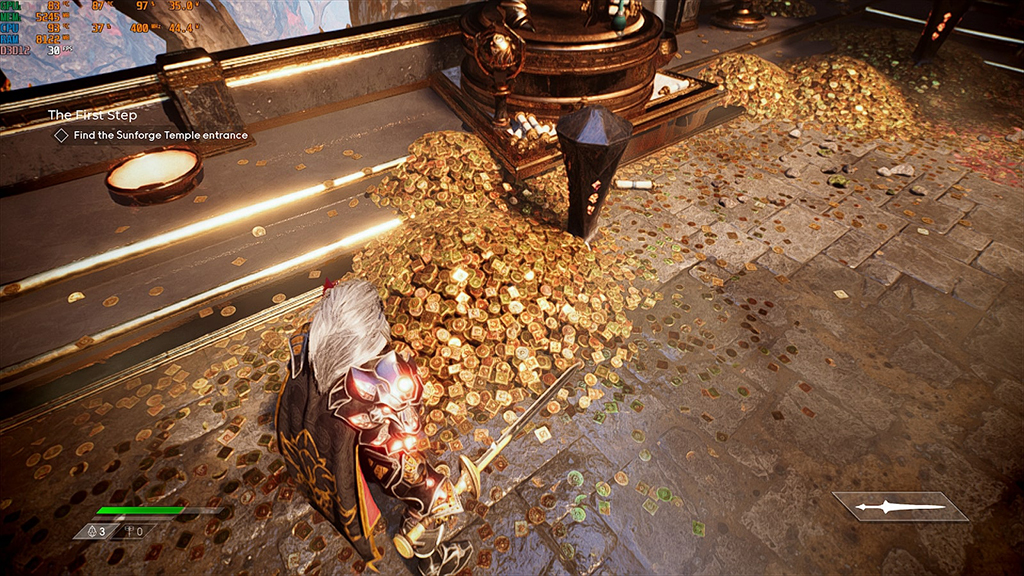1024x576 pixels.
Task: Click the Sunforge Temple objective diamond marker
Action: (x=61, y=135)
